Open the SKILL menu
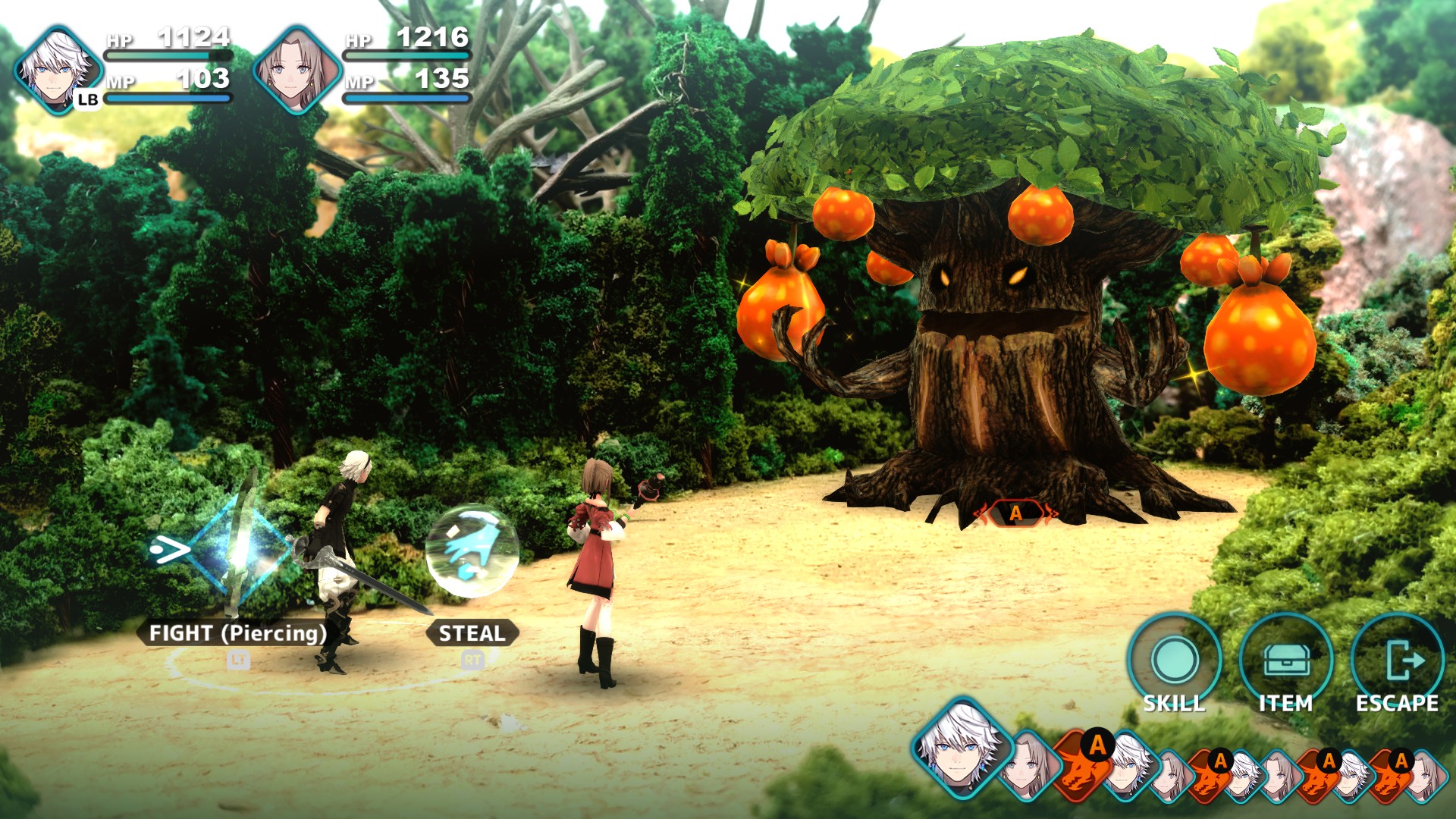 click(x=1174, y=661)
